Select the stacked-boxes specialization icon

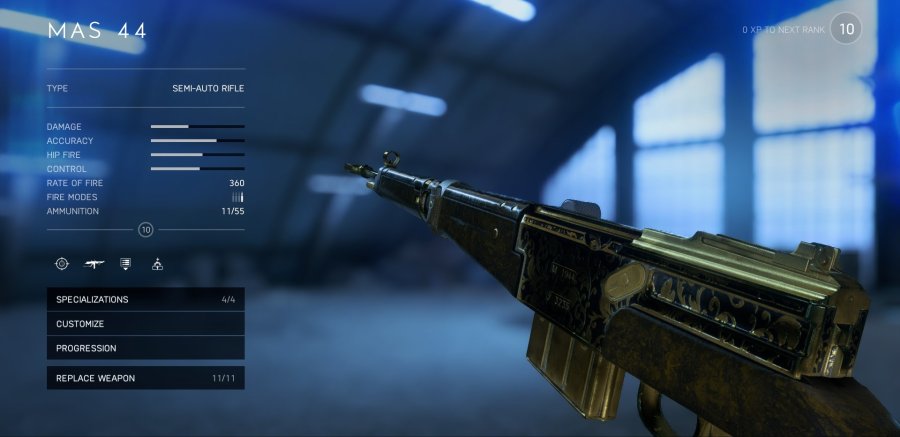point(157,264)
